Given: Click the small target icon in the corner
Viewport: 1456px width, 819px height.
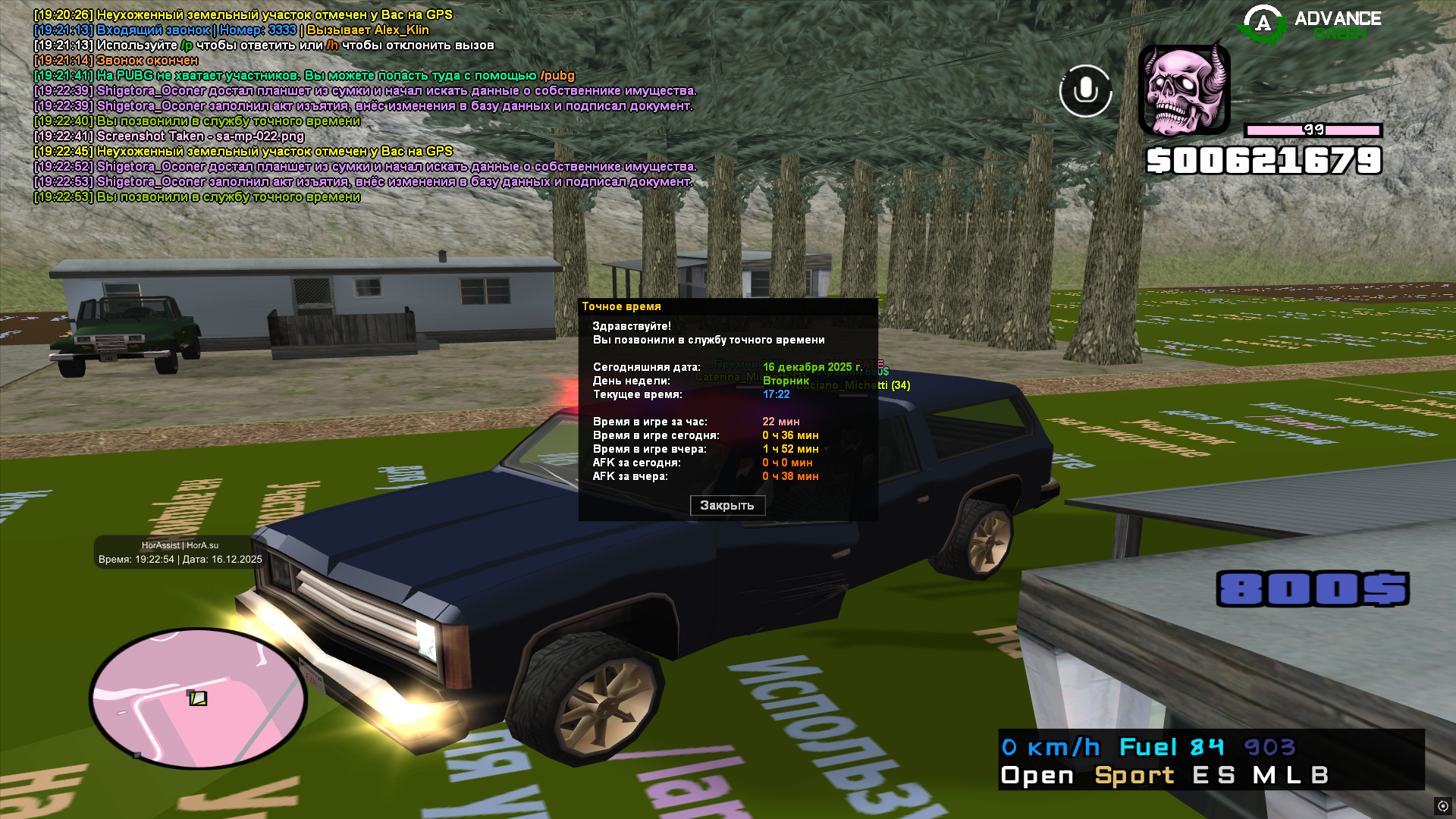Looking at the screenshot, I should pyautogui.click(x=1442, y=806).
